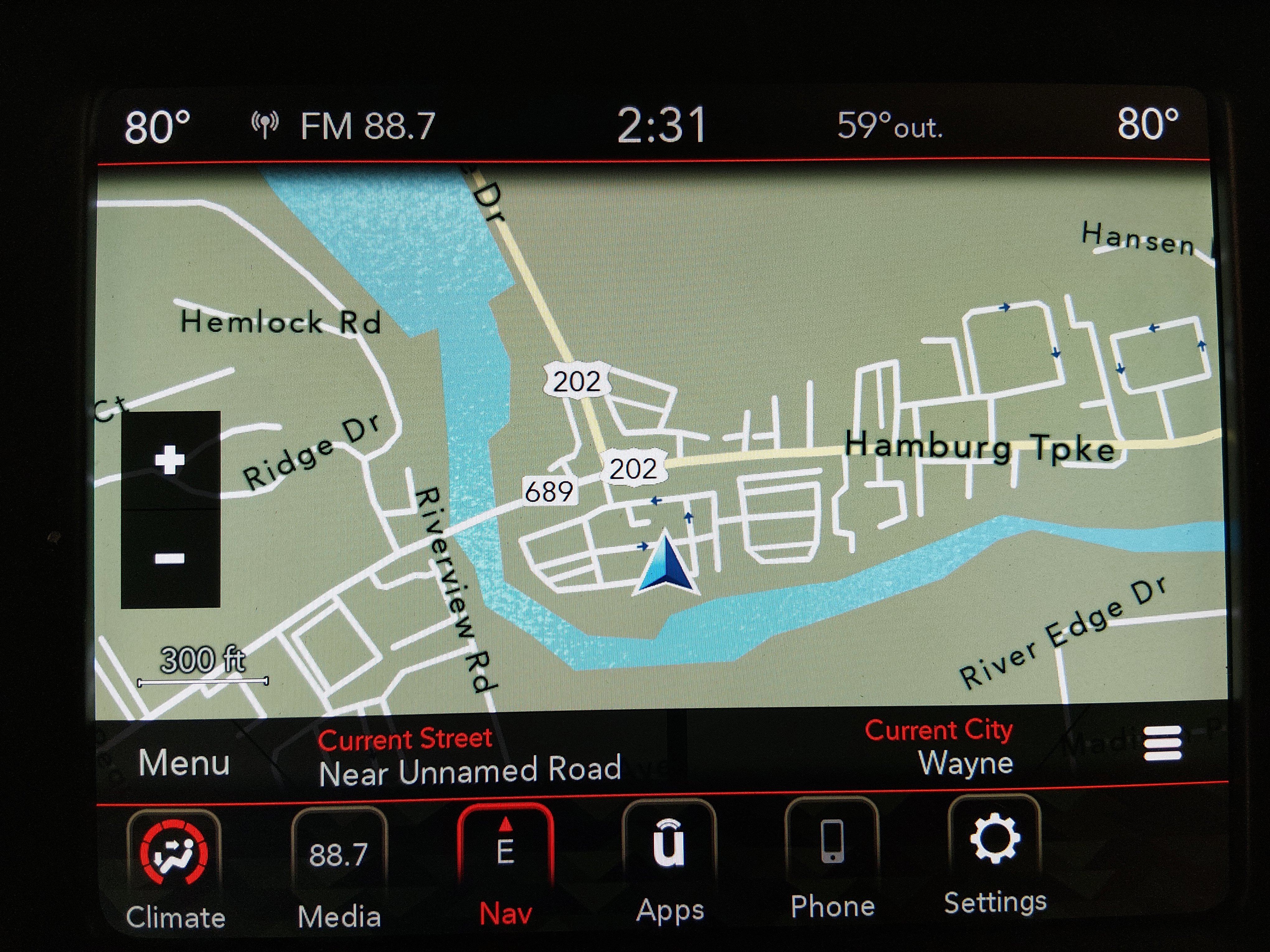Open the three-line options list icon
Screen dimensions: 1270x952
1162,744
